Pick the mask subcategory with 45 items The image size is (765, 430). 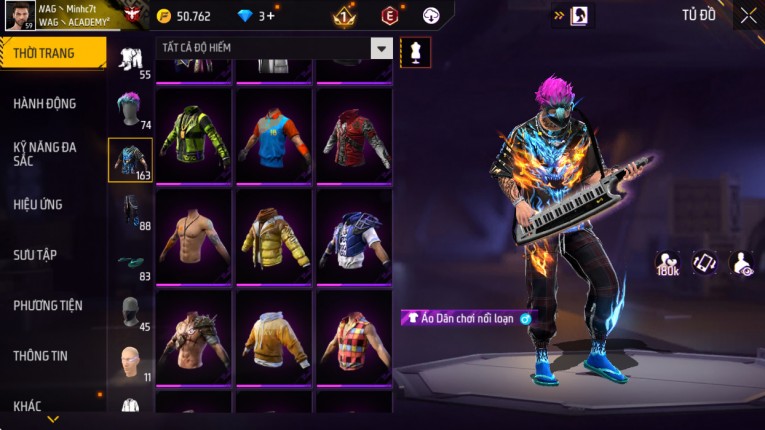click(130, 310)
